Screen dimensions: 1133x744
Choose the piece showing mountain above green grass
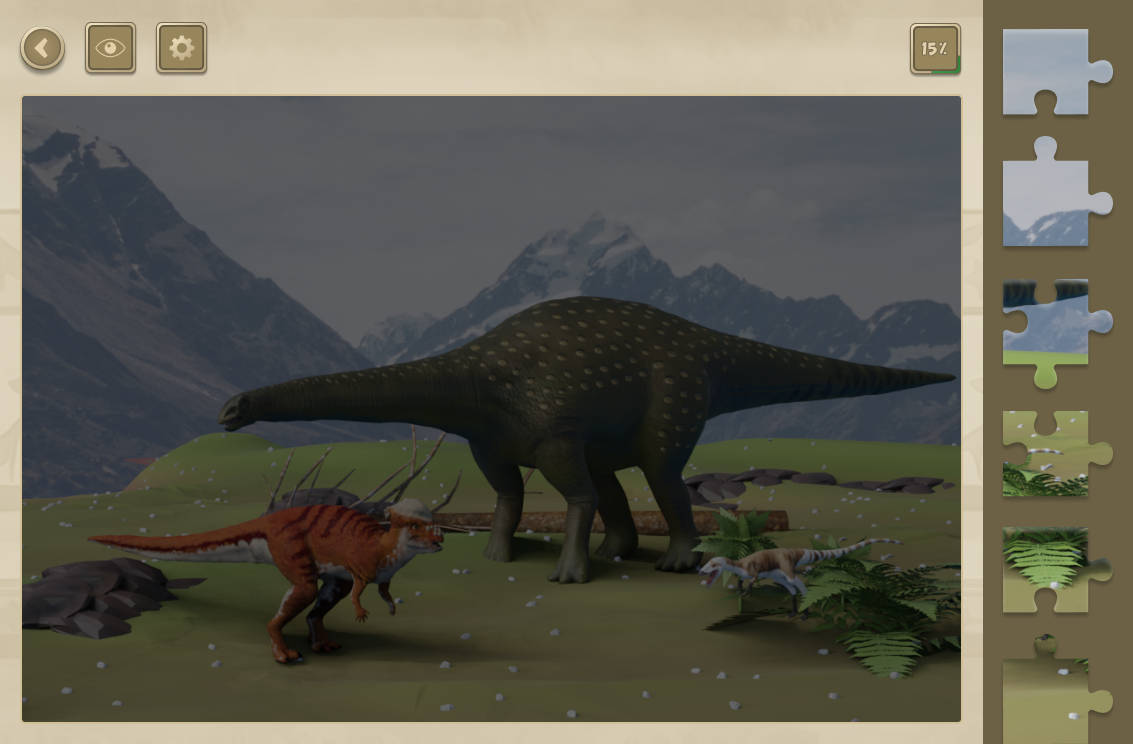tap(1048, 328)
